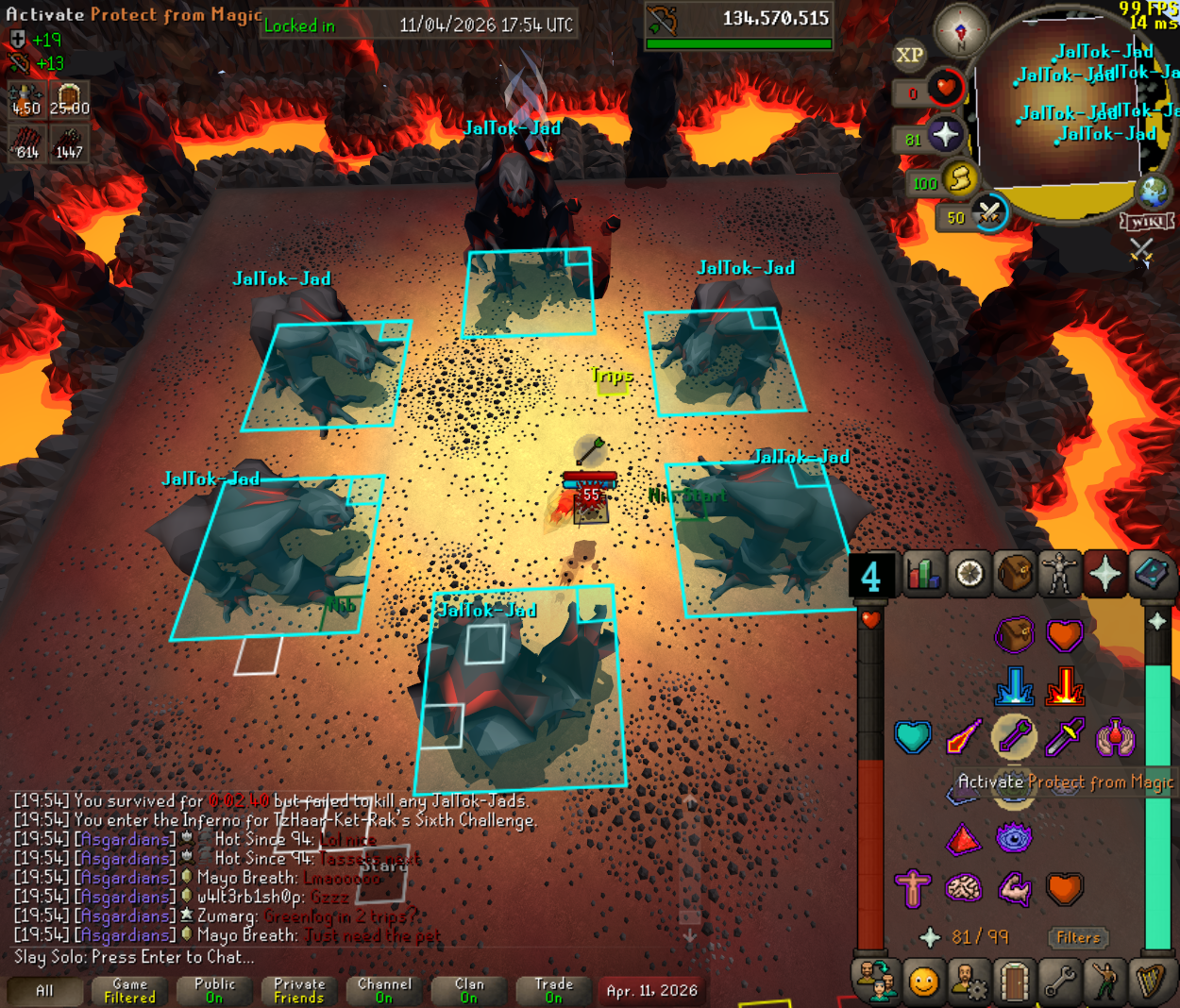Image resolution: width=1180 pixels, height=1008 pixels.
Task: Click the compass to face north
Action: coord(960,29)
